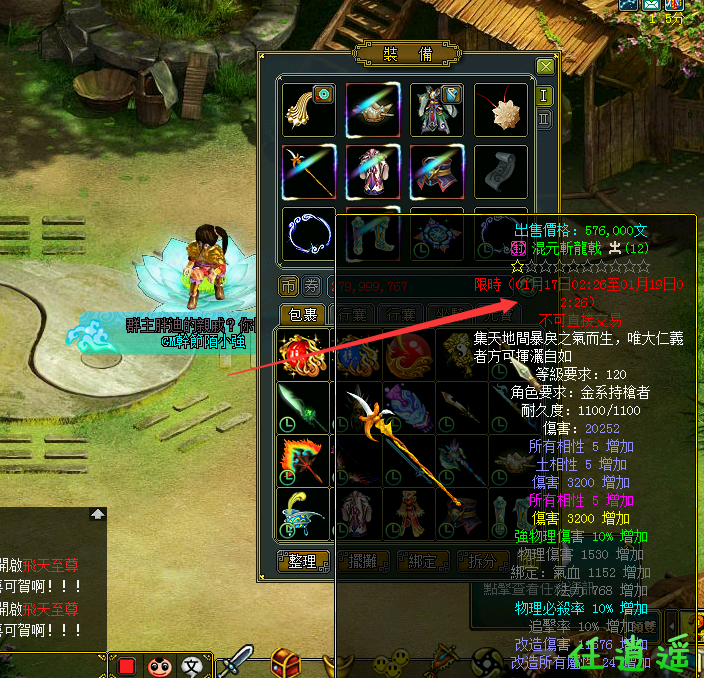Click the 币 currency button
This screenshot has width=704, height=678.
pyautogui.click(x=288, y=287)
